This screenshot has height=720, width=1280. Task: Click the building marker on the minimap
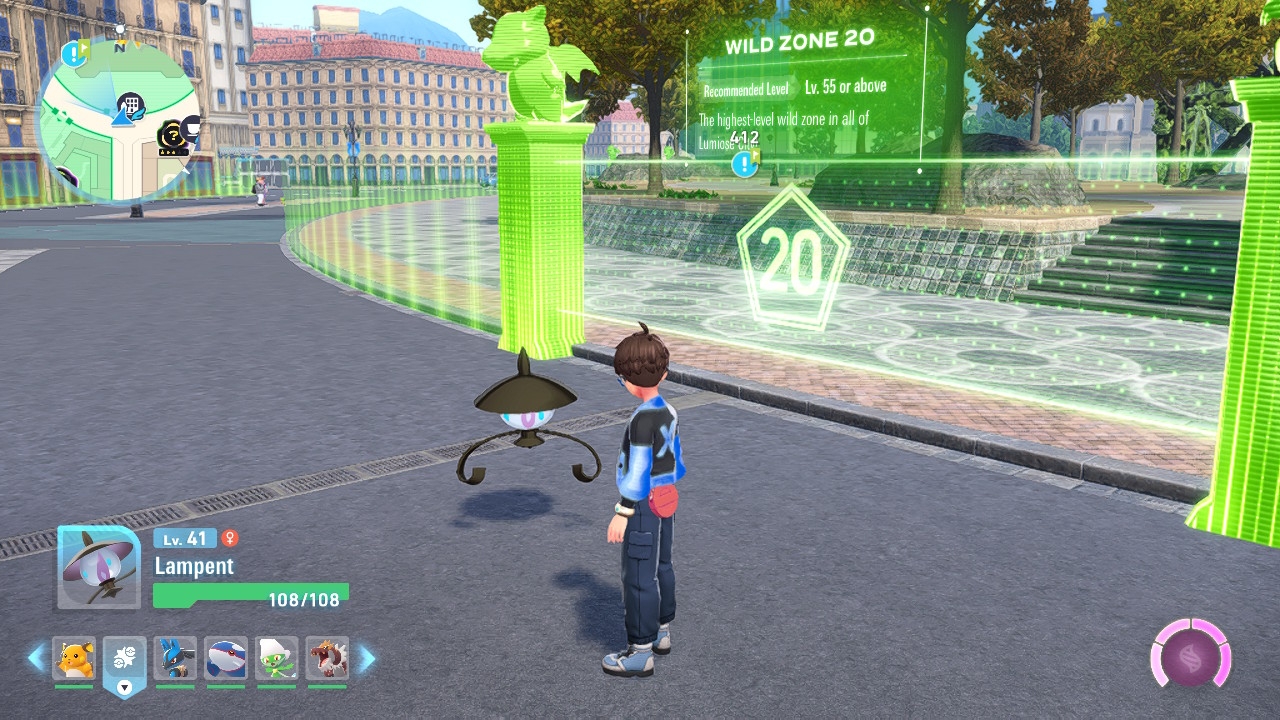[x=130, y=104]
